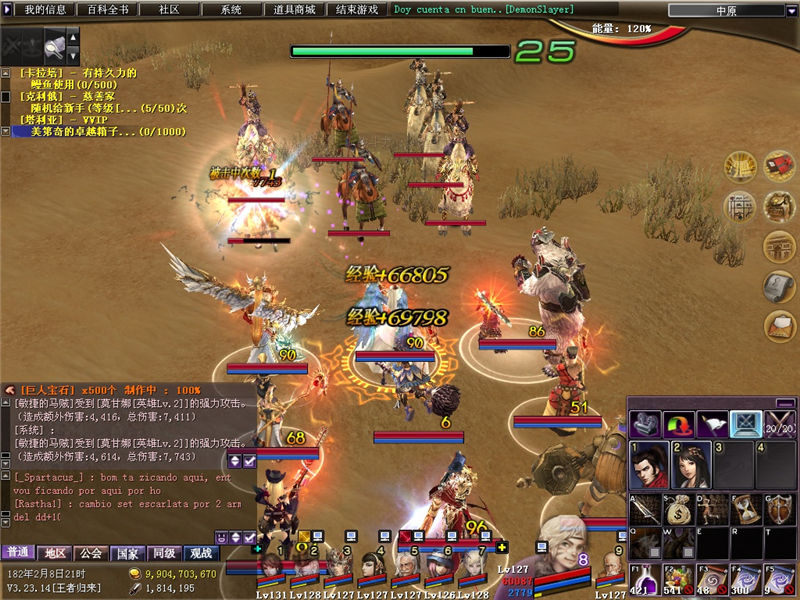Open the 我的信息 menu
800x600 pixels.
tap(45, 9)
